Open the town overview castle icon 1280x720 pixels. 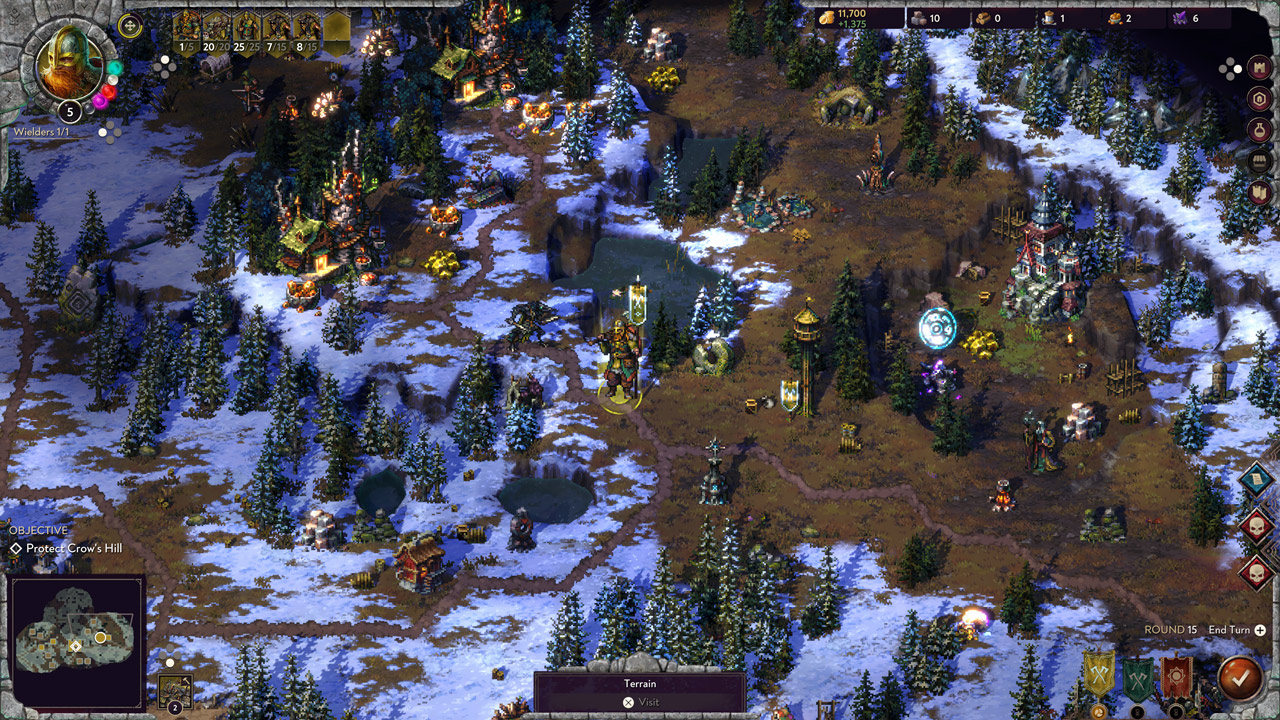coord(1258,68)
